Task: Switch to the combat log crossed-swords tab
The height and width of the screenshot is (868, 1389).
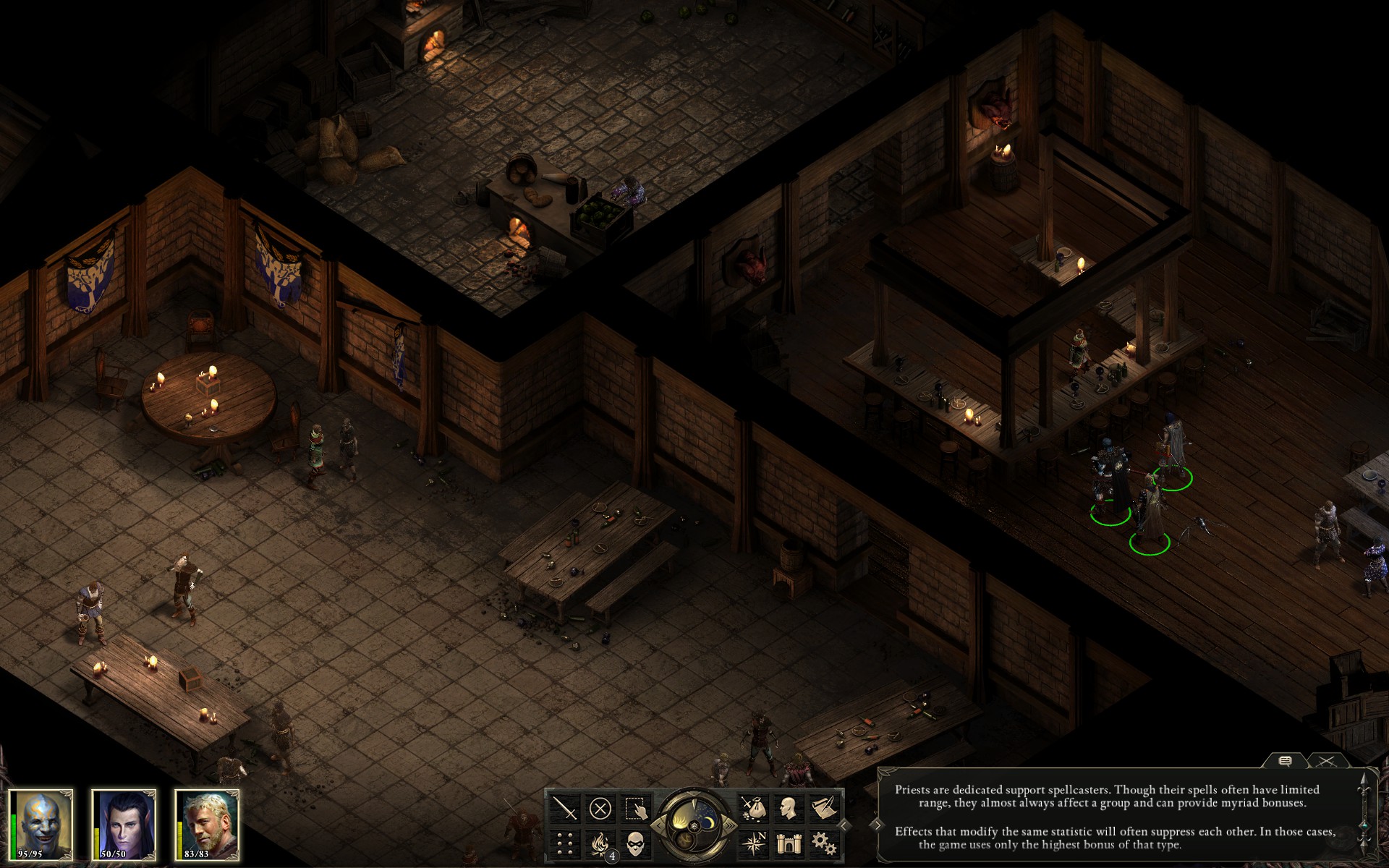Action: coord(1327,761)
